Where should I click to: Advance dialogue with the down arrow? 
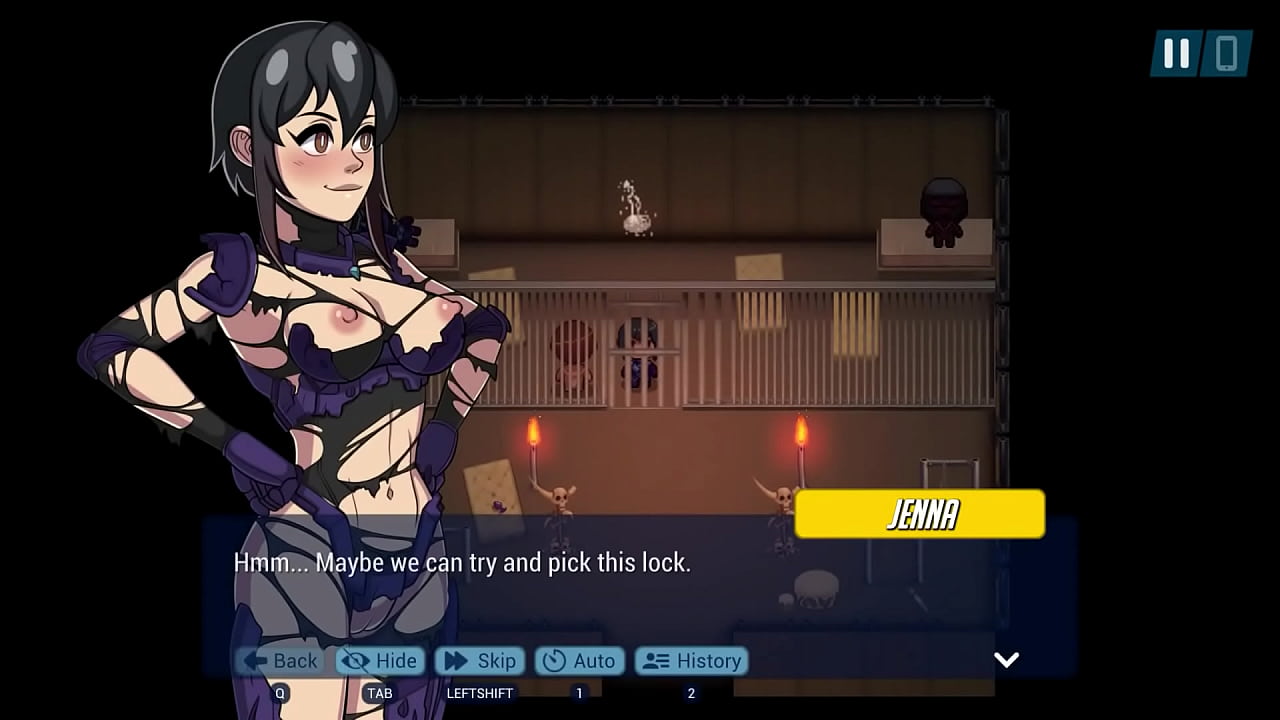pos(1006,659)
